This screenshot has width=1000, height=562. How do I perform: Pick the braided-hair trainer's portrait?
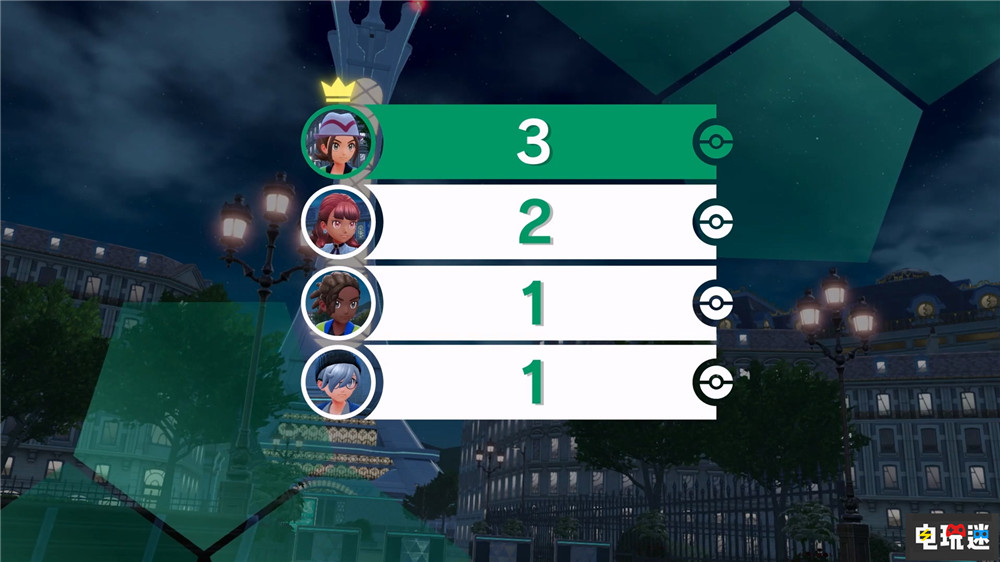[x=340, y=301]
